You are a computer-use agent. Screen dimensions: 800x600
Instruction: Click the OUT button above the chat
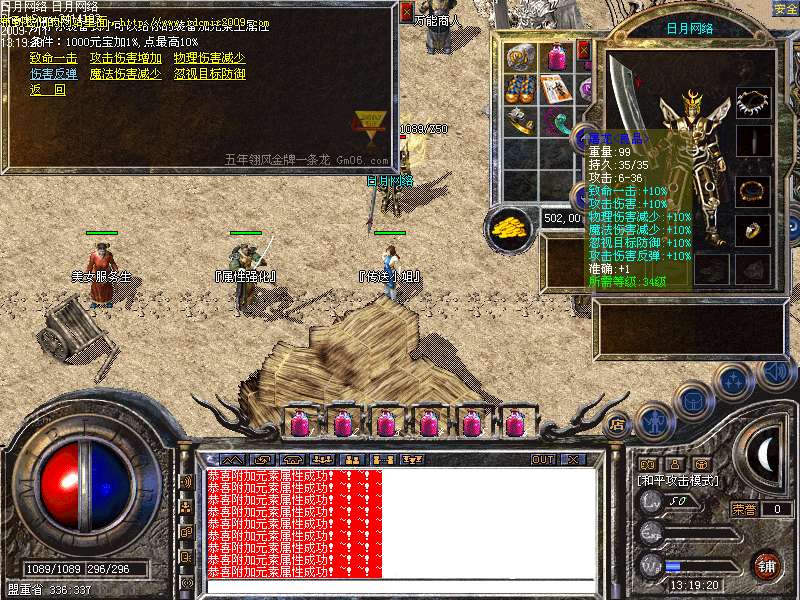pyautogui.click(x=543, y=460)
